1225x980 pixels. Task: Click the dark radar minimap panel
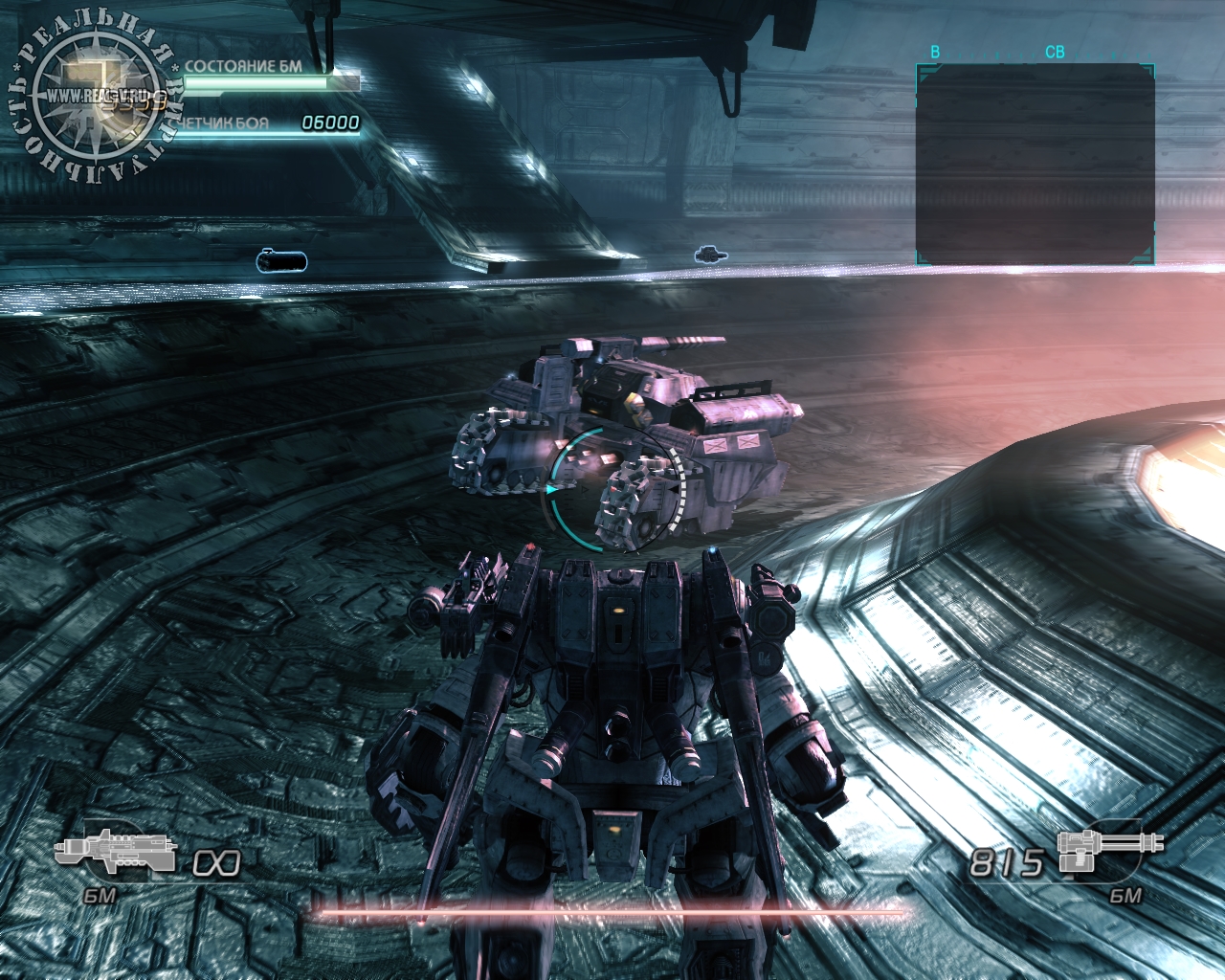pyautogui.click(x=1035, y=164)
